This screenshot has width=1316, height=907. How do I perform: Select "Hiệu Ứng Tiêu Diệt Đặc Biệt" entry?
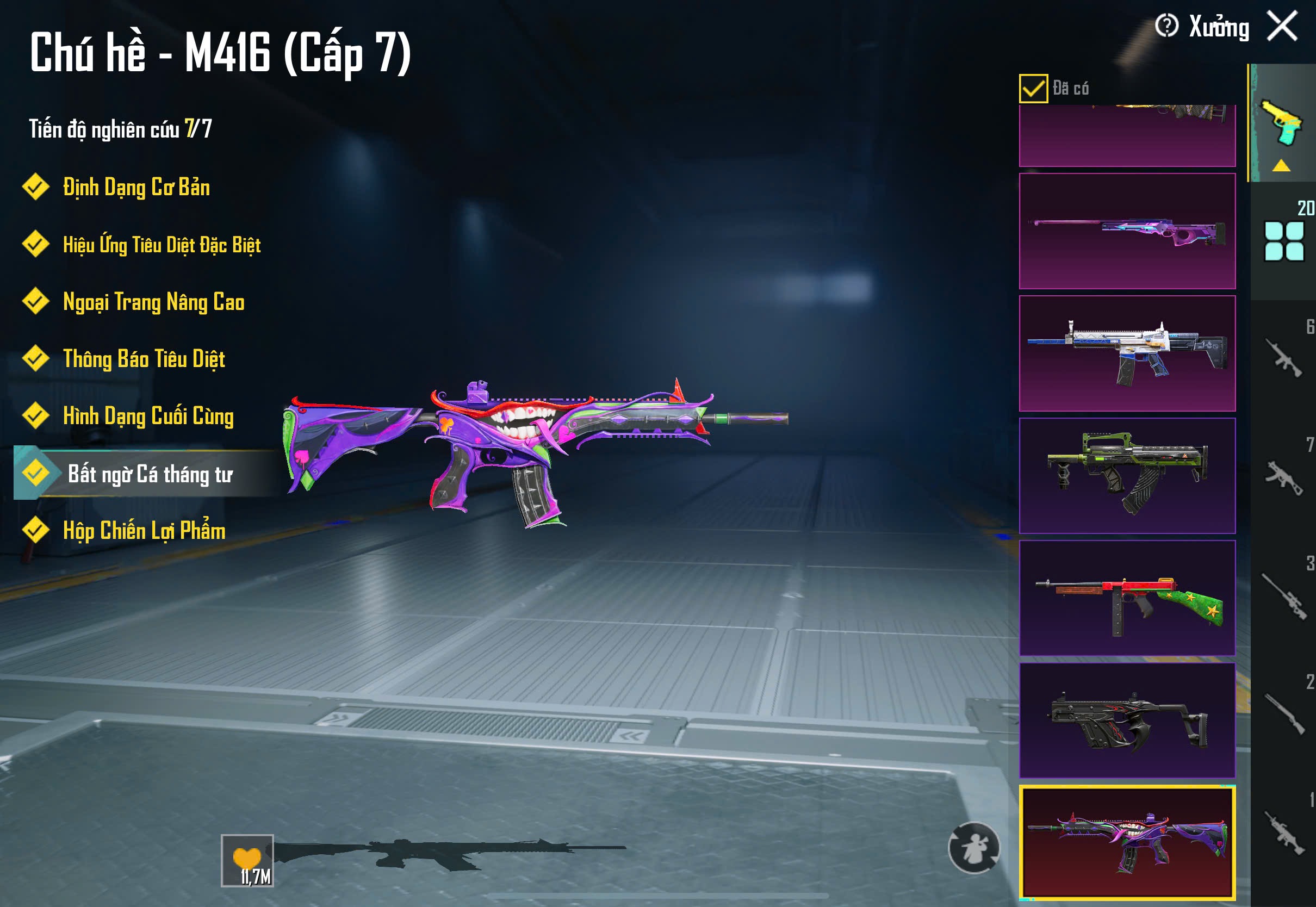click(x=162, y=245)
